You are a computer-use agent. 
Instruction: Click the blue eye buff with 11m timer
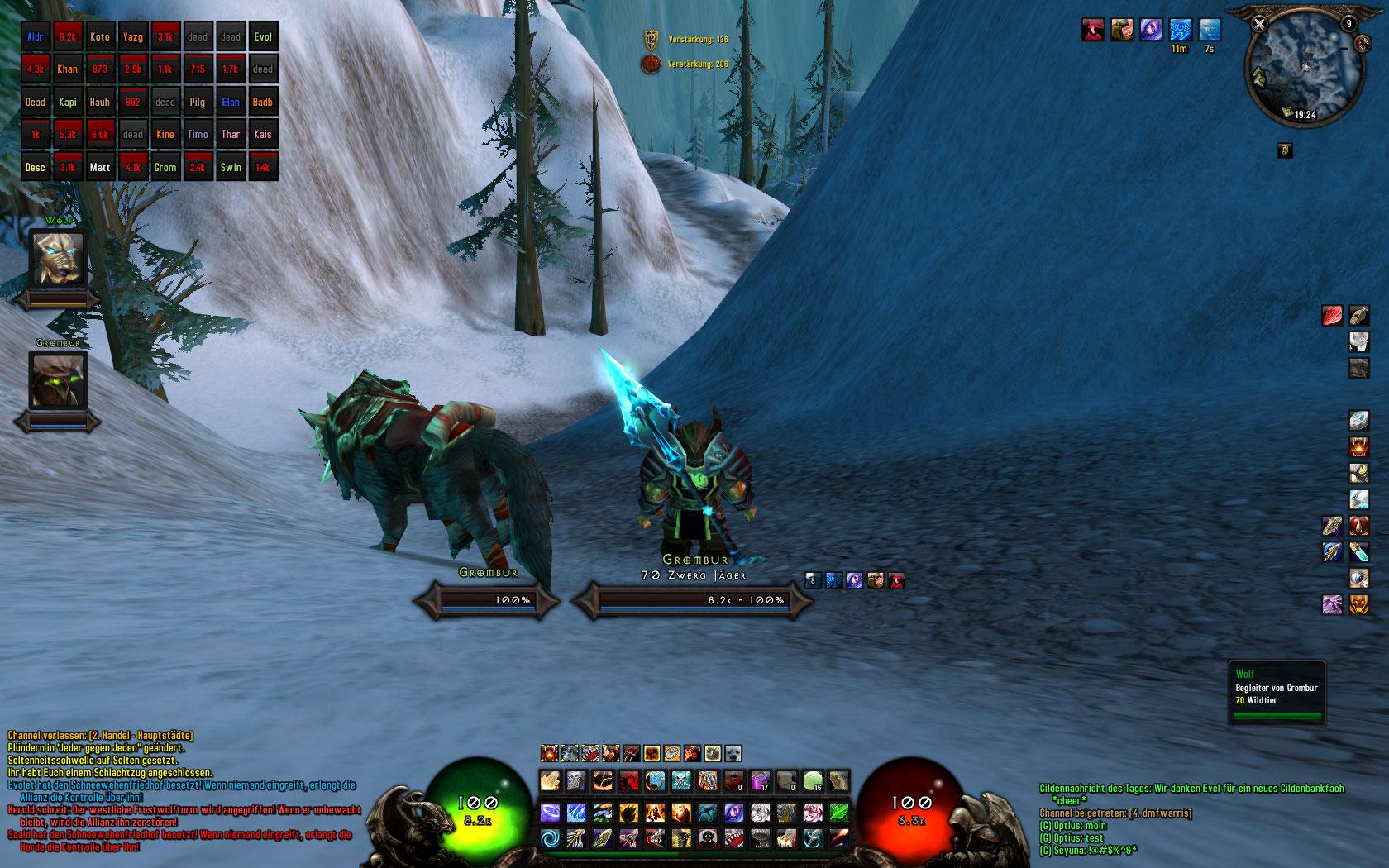click(x=1179, y=30)
